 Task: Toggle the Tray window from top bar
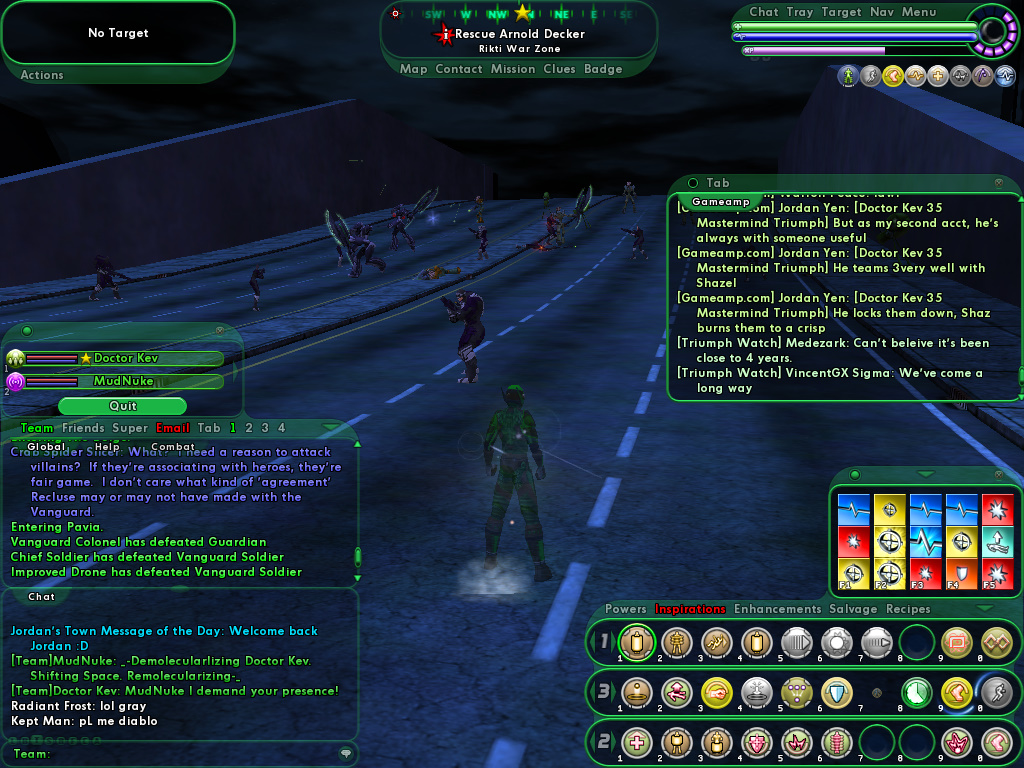800,12
